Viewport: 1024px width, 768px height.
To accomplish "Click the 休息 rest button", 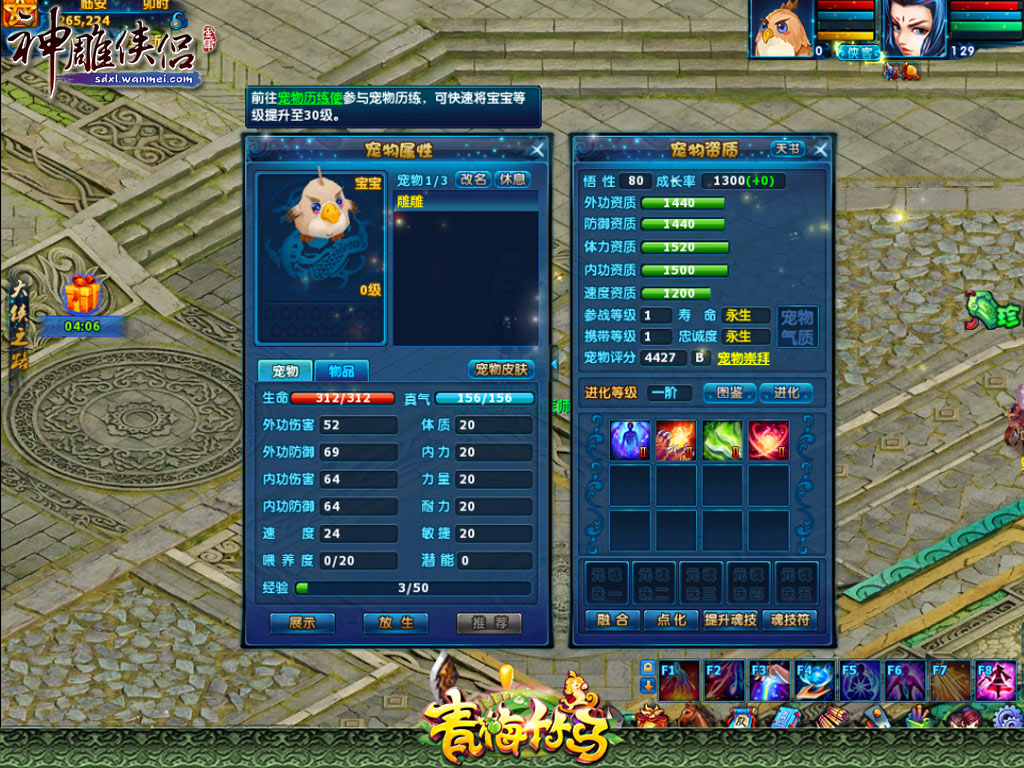I will [x=512, y=179].
